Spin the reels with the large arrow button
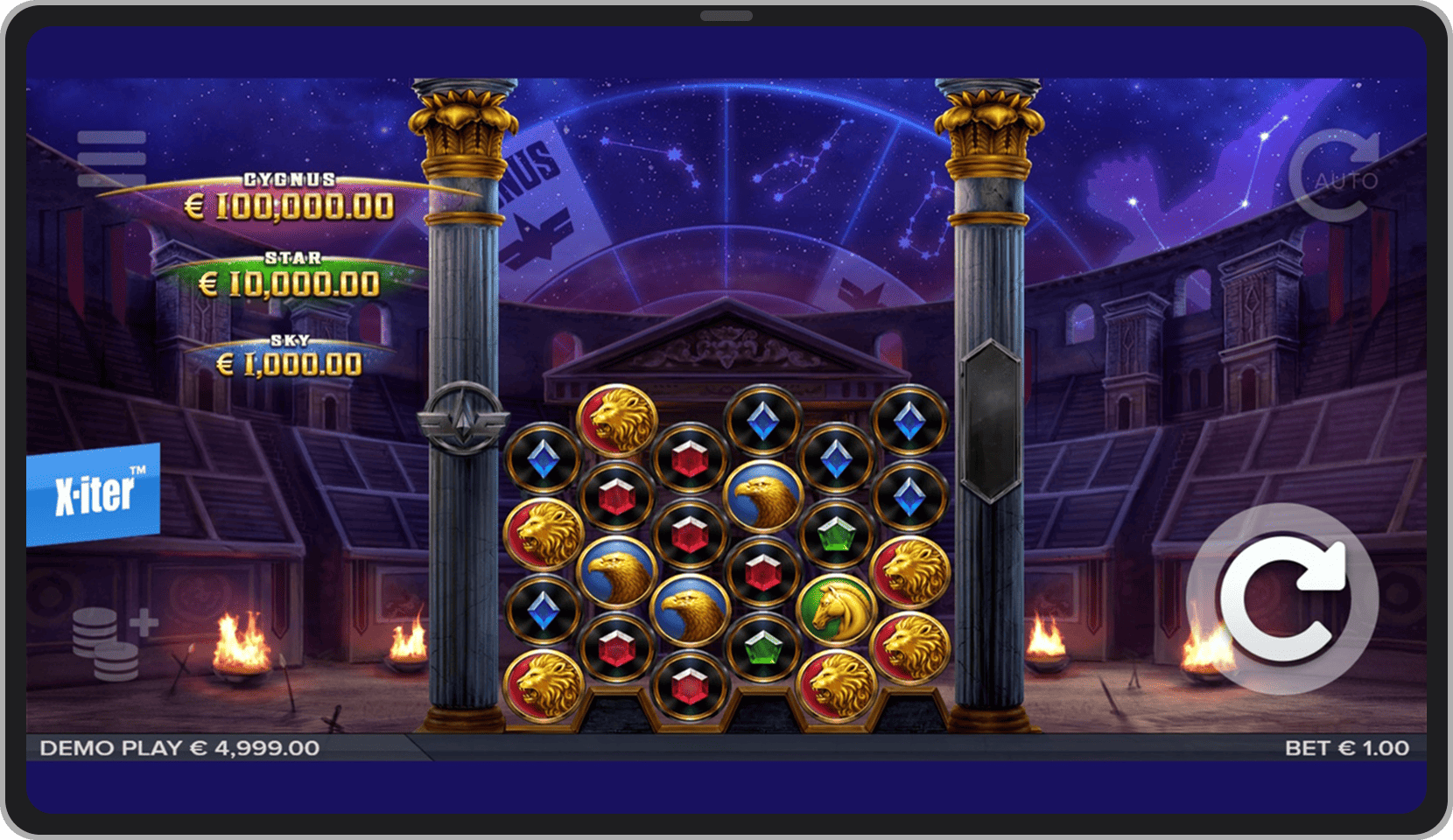 click(1282, 599)
